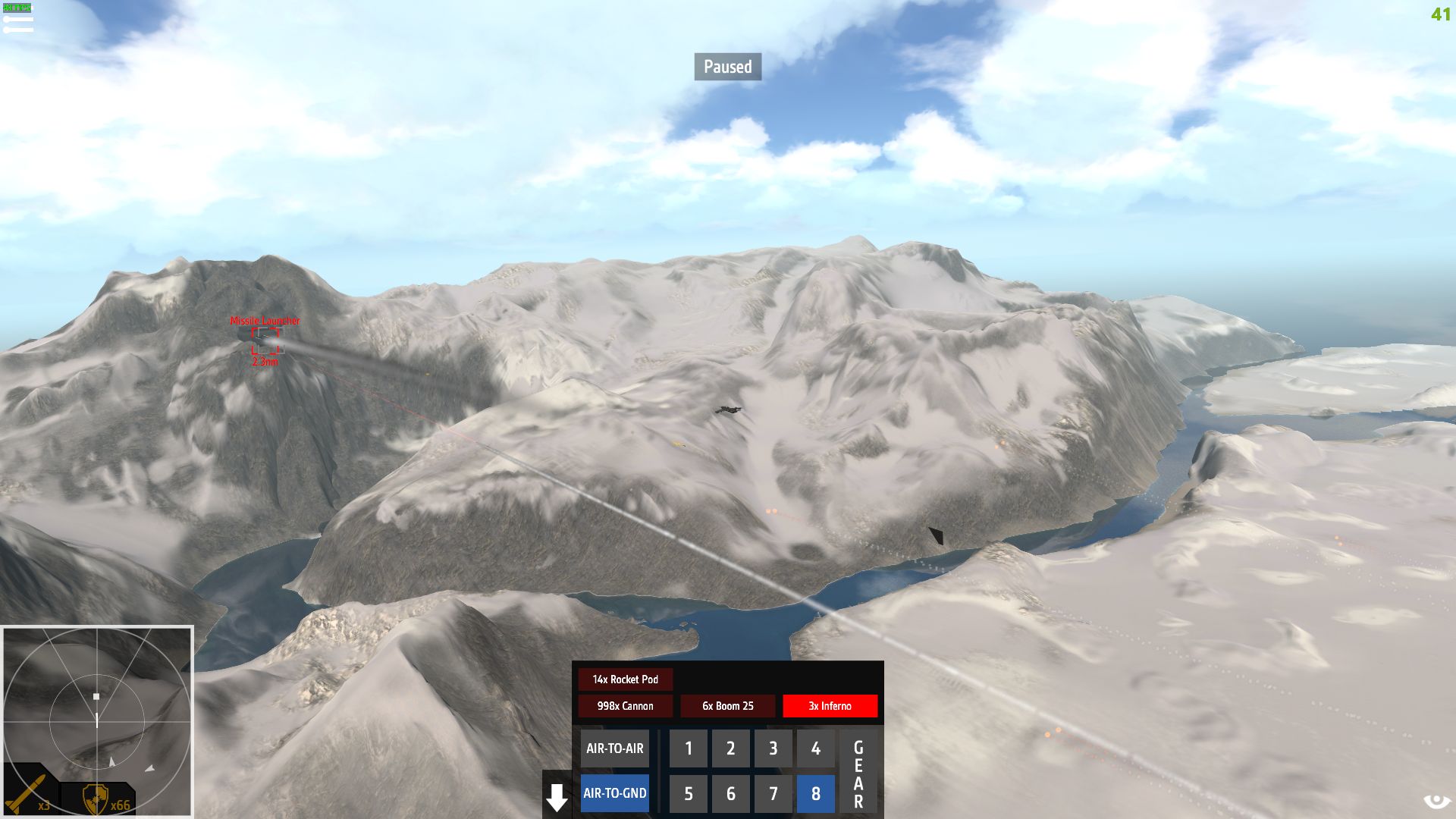Change camera view with the eye icon

coord(1436,802)
